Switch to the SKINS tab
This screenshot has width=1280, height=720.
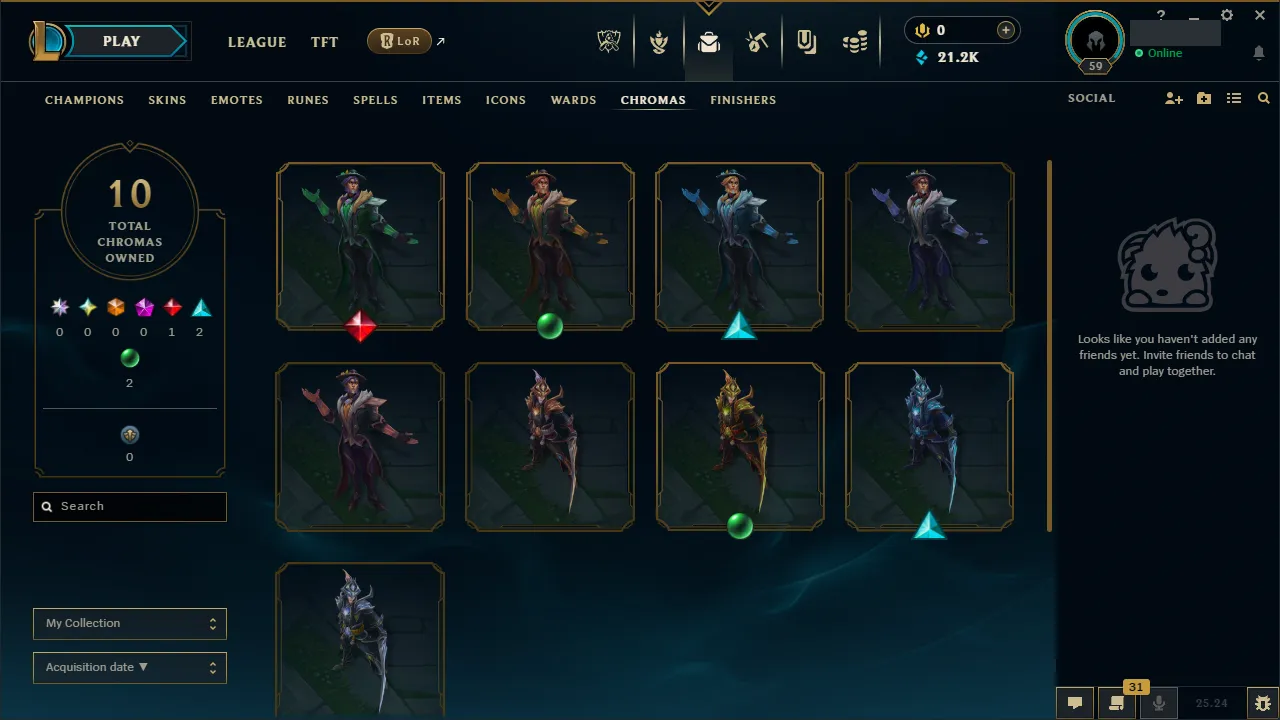pyautogui.click(x=167, y=100)
